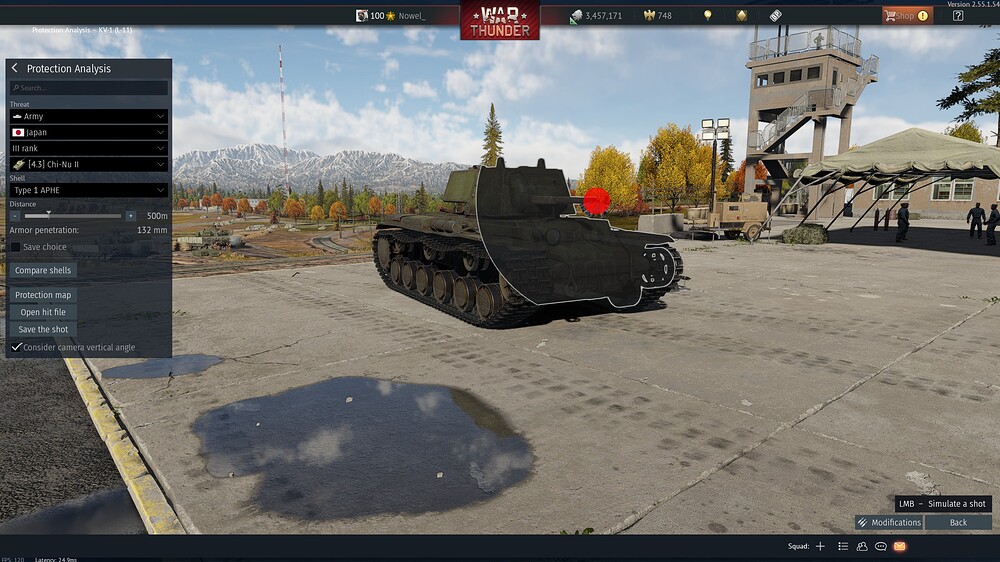Click Save the shot

(43, 329)
